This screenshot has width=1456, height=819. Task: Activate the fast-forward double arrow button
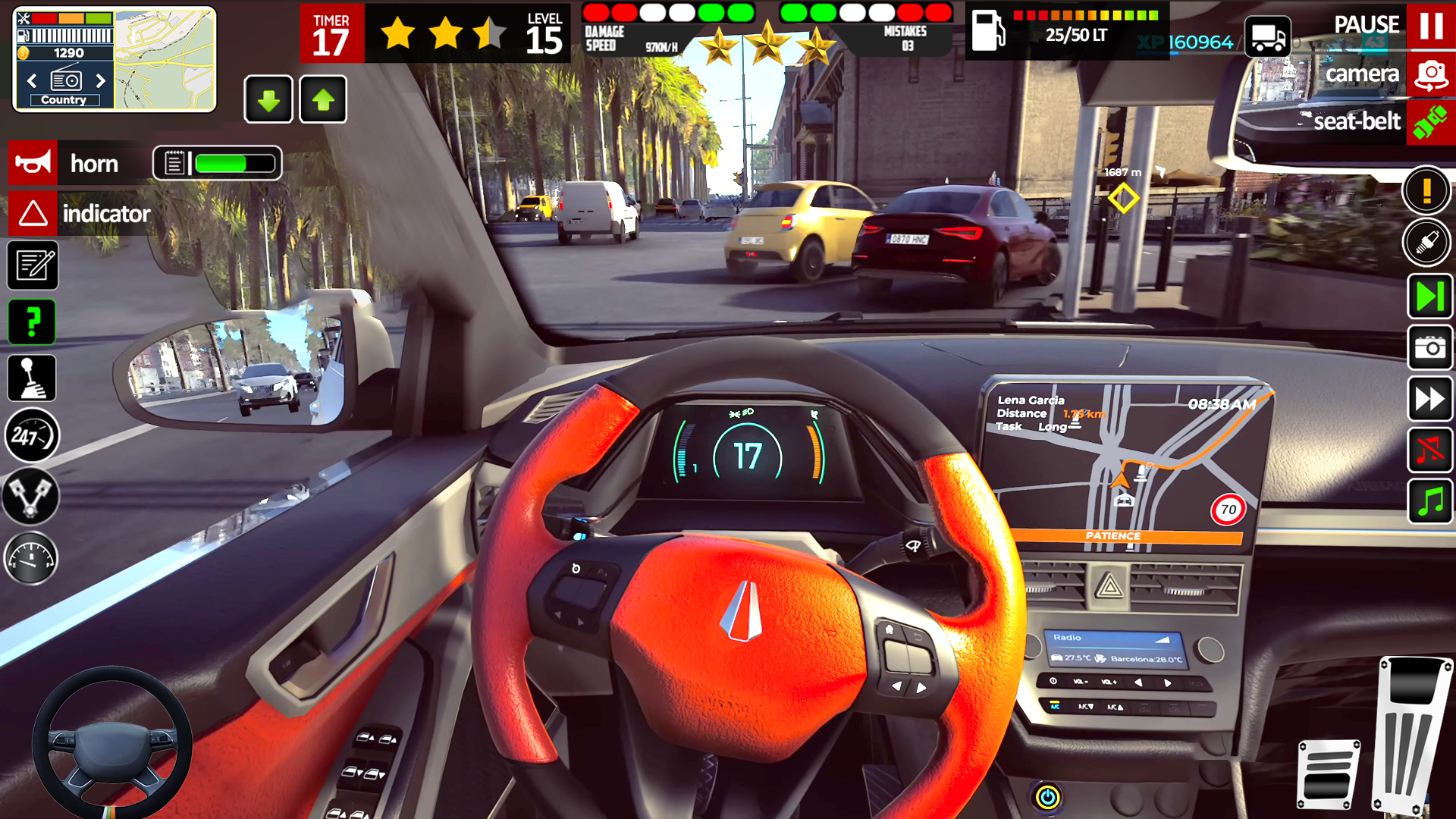[1430, 399]
